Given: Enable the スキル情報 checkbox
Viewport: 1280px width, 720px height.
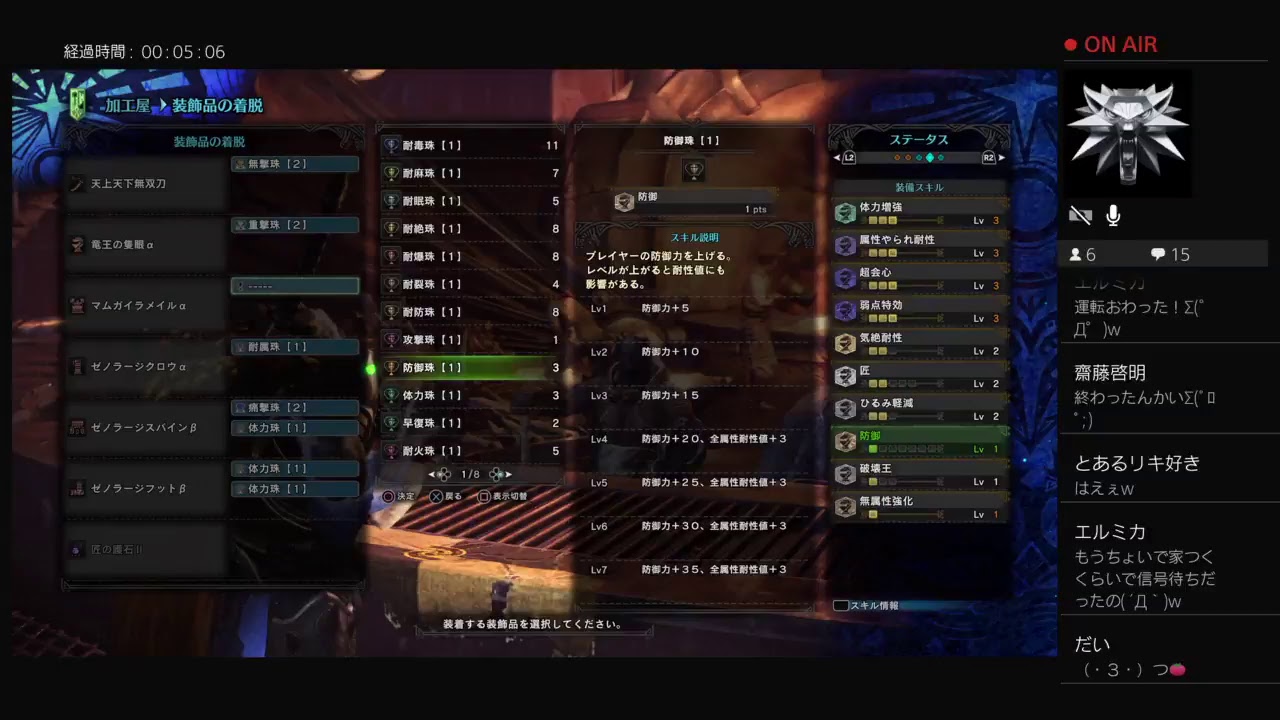Looking at the screenshot, I should click(840, 604).
